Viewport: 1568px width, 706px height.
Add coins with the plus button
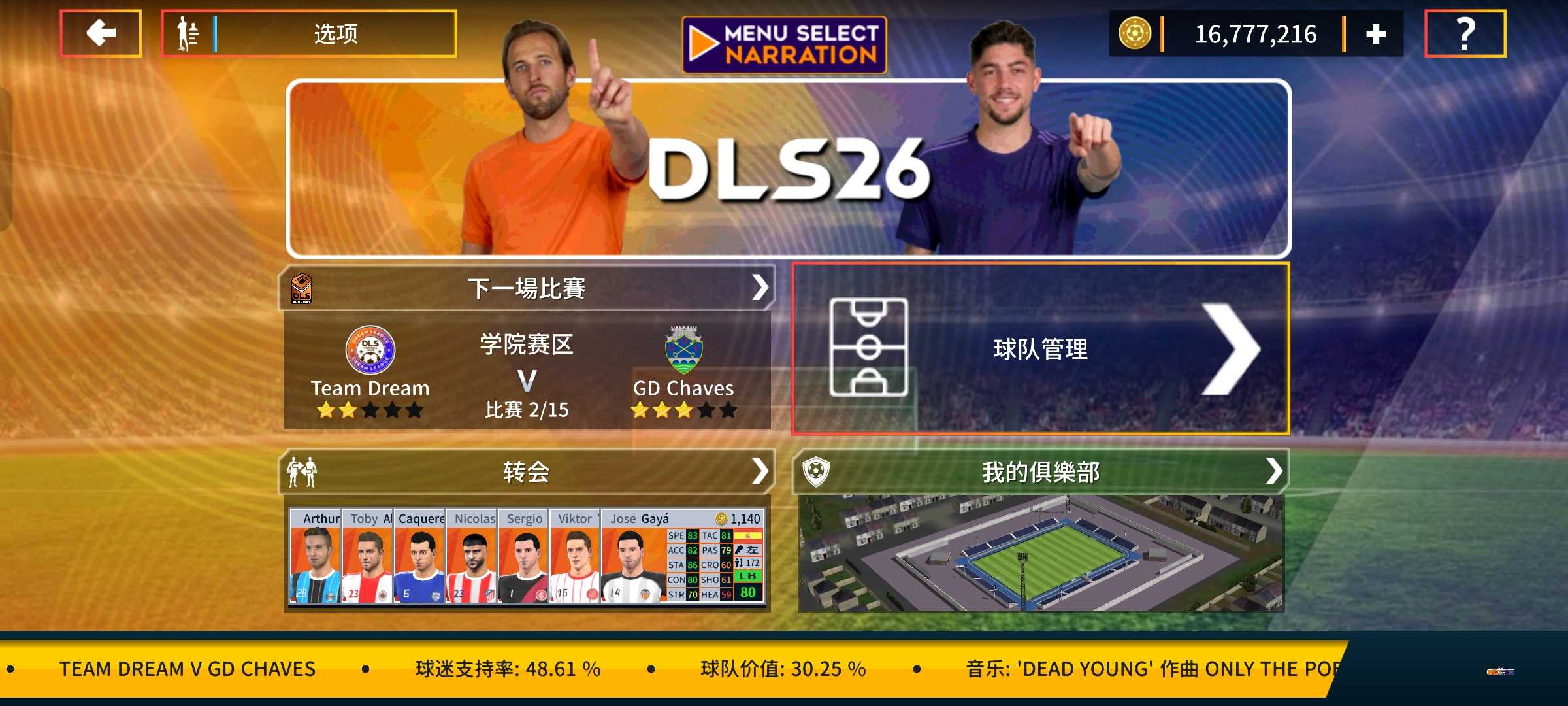point(1375,34)
